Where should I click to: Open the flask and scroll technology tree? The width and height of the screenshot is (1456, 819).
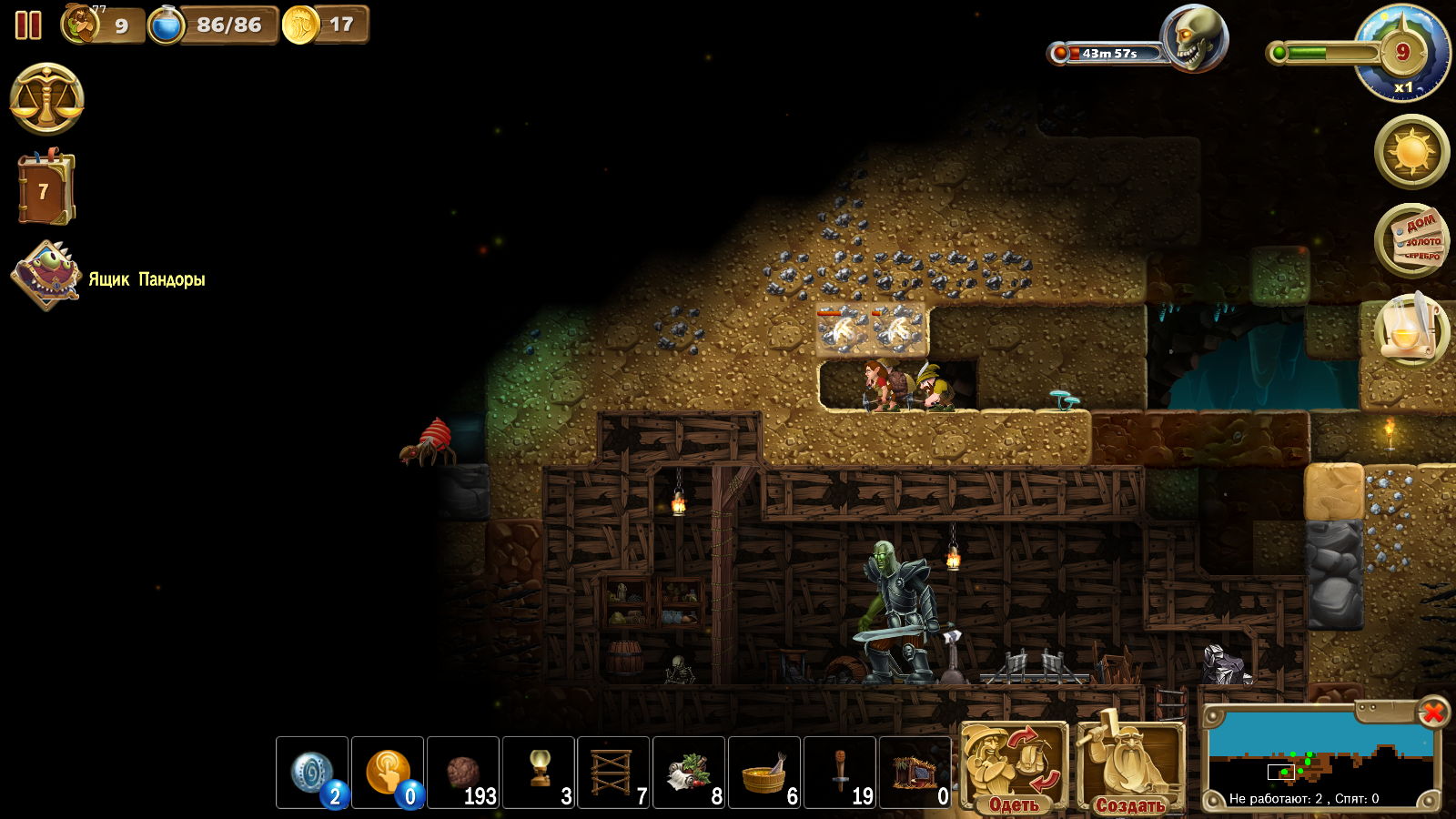tap(1411, 329)
